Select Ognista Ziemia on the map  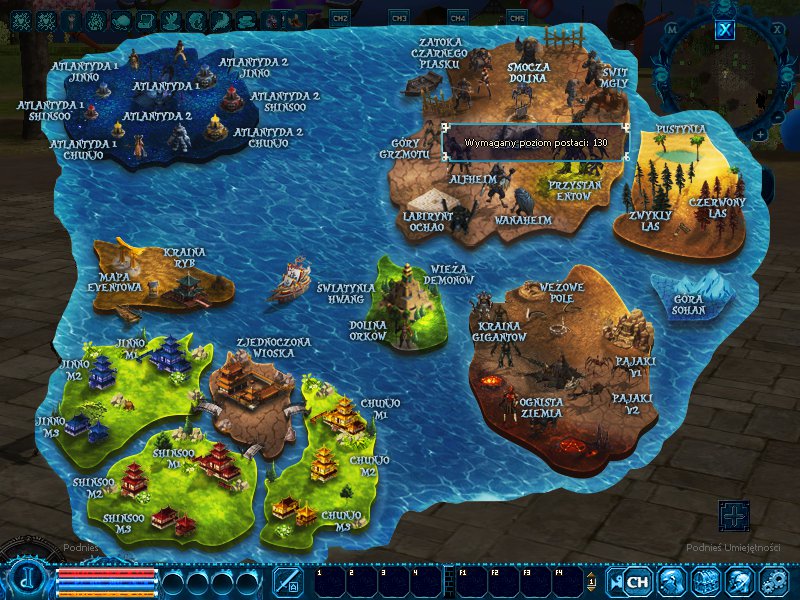(541, 407)
